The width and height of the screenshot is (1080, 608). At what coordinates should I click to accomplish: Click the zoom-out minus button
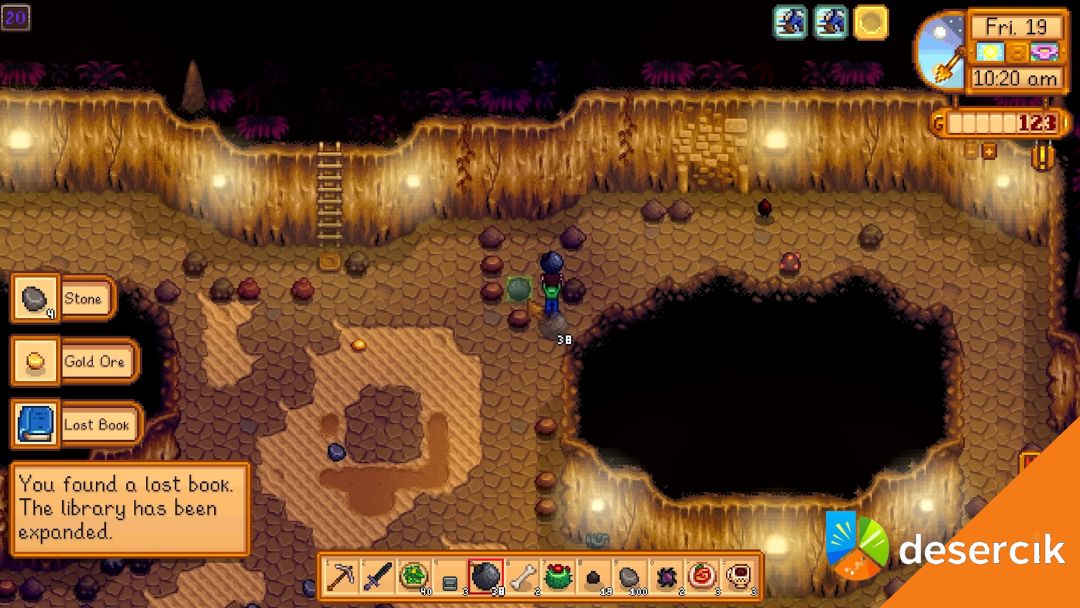pyautogui.click(x=971, y=151)
